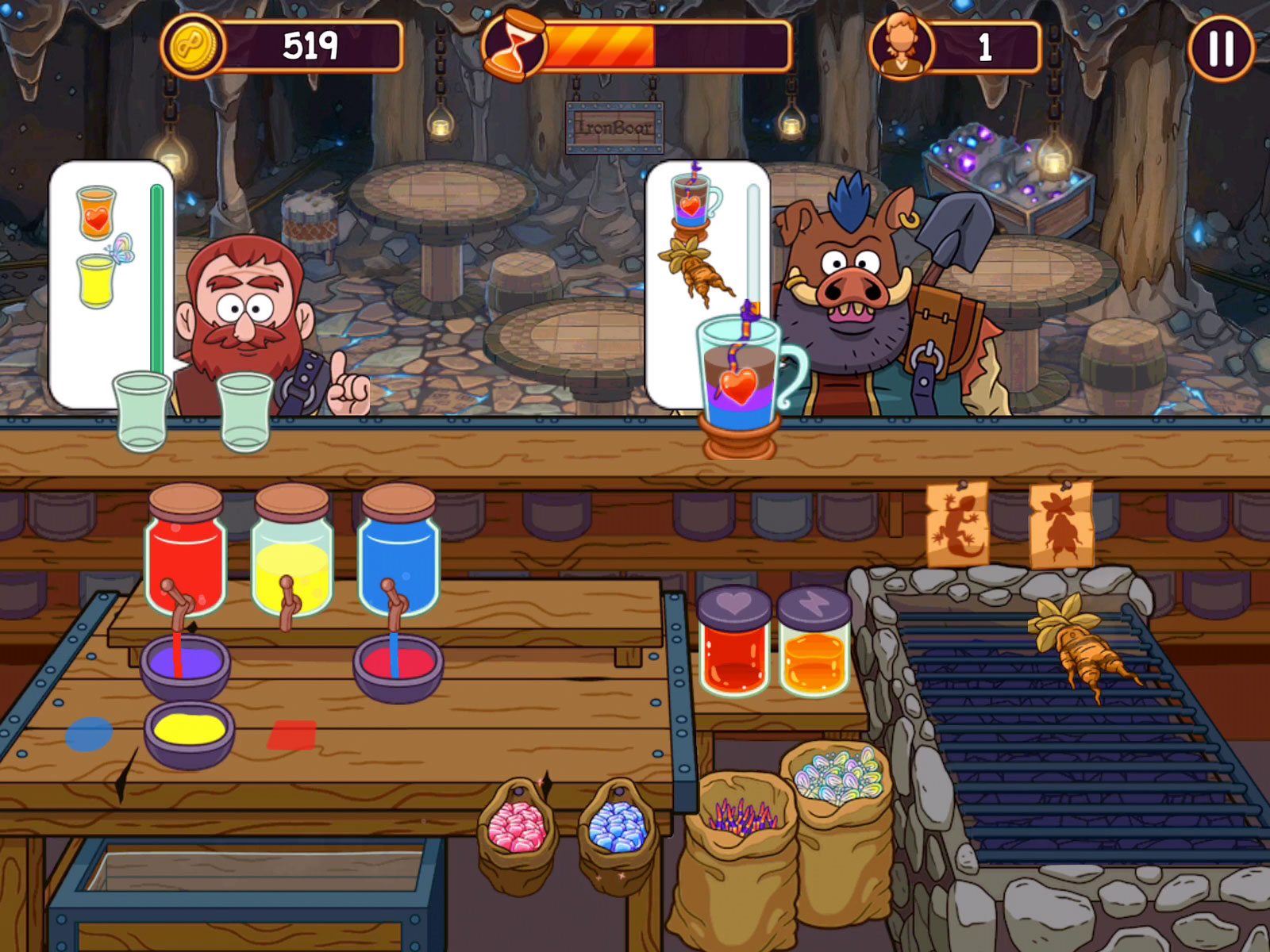This screenshot has height=952, width=1270.
Task: Tap the yellow potion jar dispenser
Action: pyautogui.click(x=291, y=555)
